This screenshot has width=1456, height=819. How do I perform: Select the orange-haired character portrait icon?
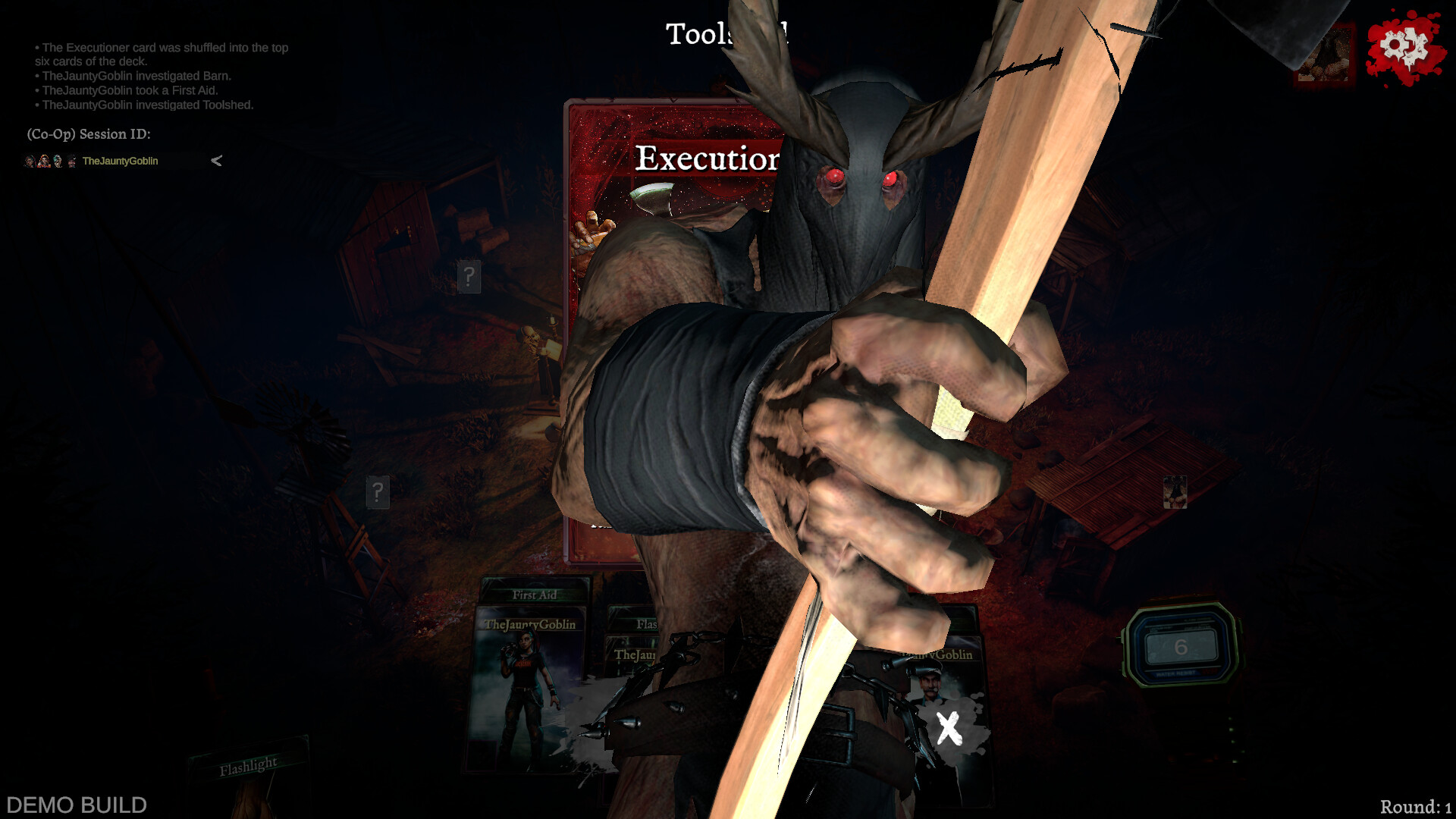tap(44, 161)
